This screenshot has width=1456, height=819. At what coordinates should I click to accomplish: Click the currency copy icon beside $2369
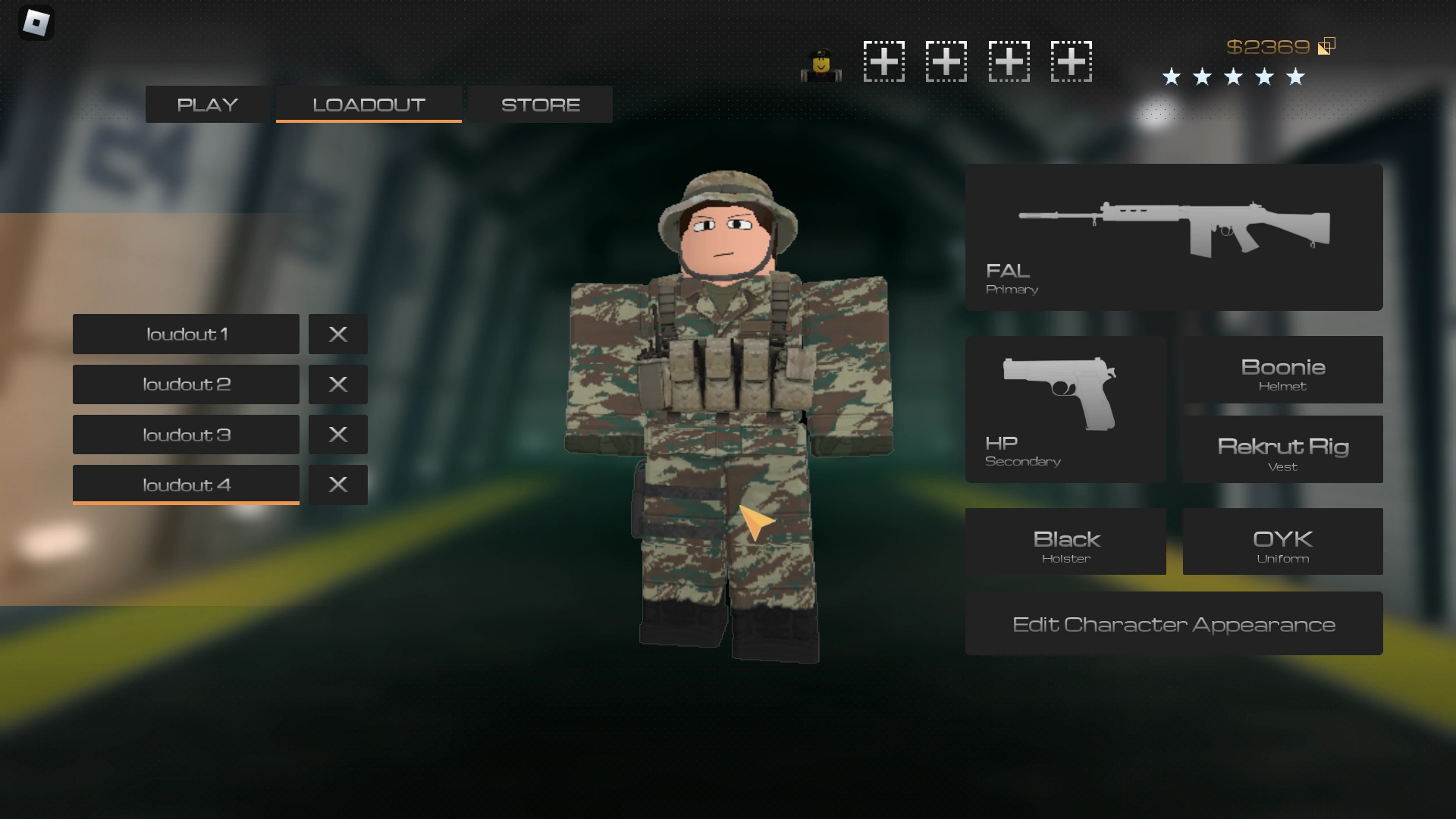(1327, 45)
